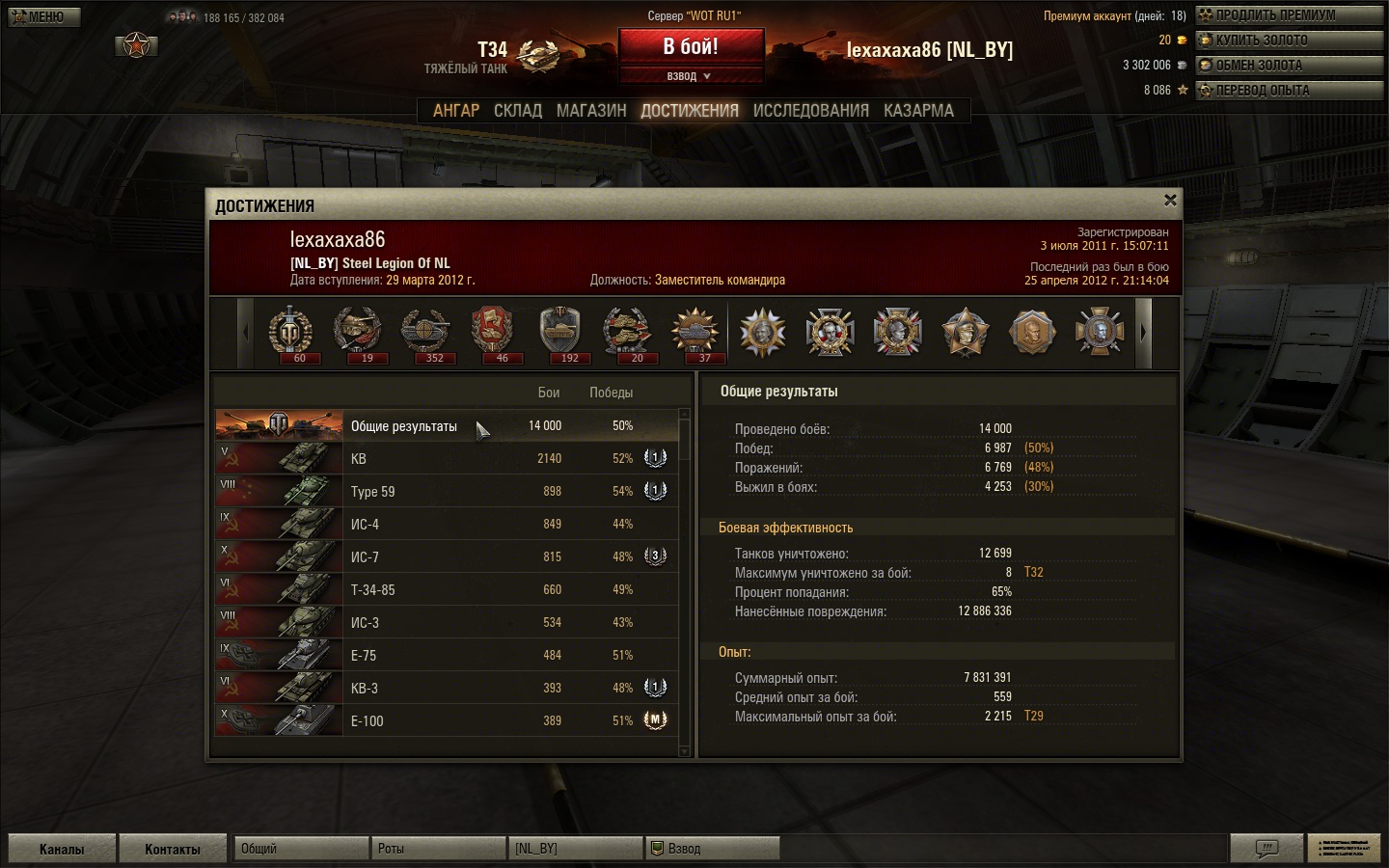Screen dimensions: 1389x868
Task: Start battle with В бой! button
Action: point(691,46)
